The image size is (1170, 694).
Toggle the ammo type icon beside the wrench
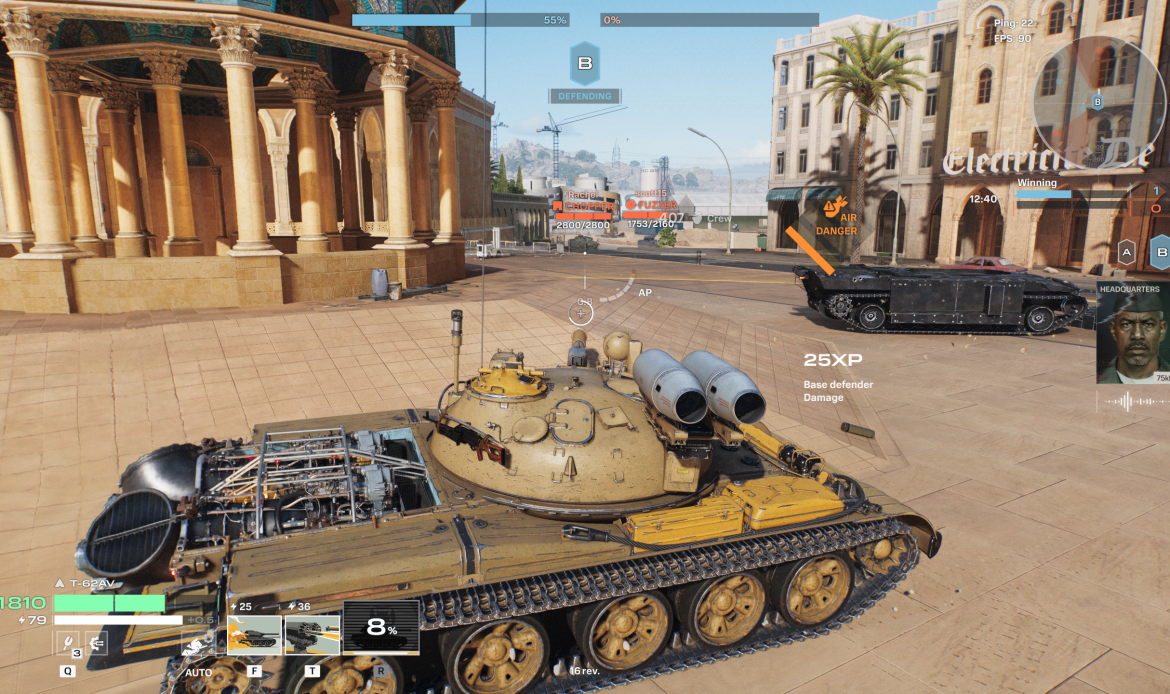point(96,643)
